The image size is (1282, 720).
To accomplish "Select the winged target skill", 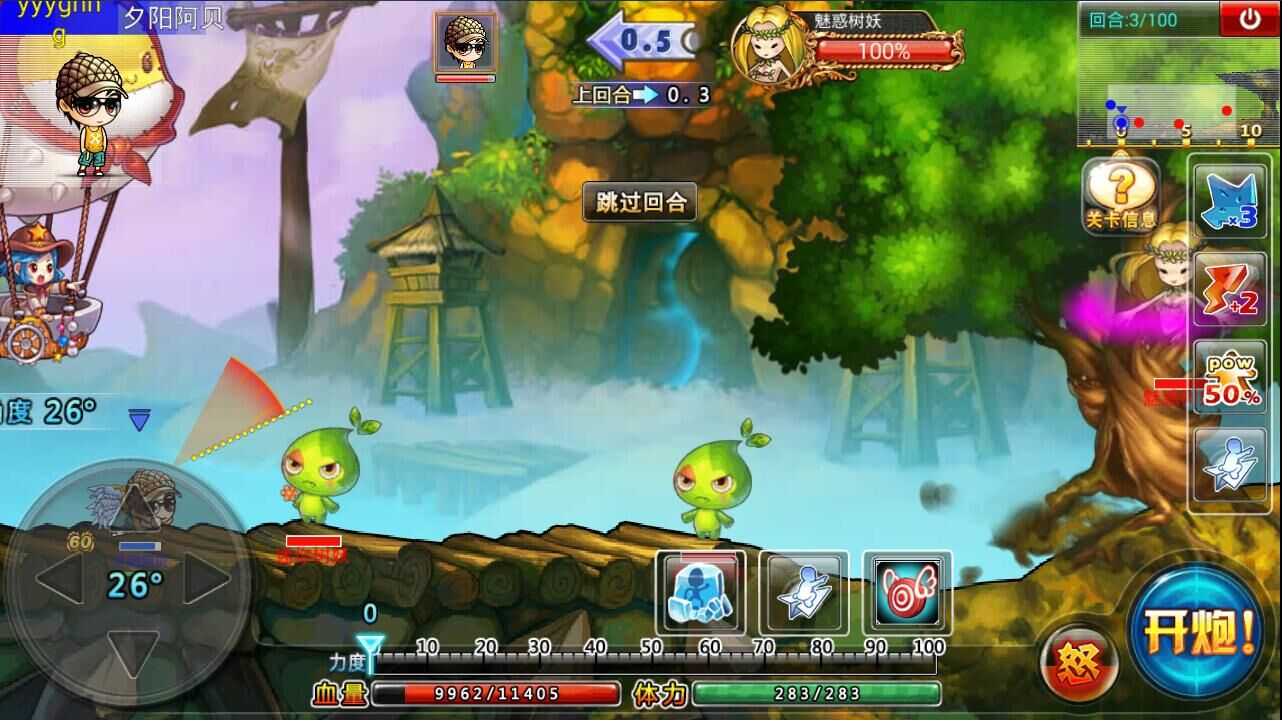I will click(907, 592).
